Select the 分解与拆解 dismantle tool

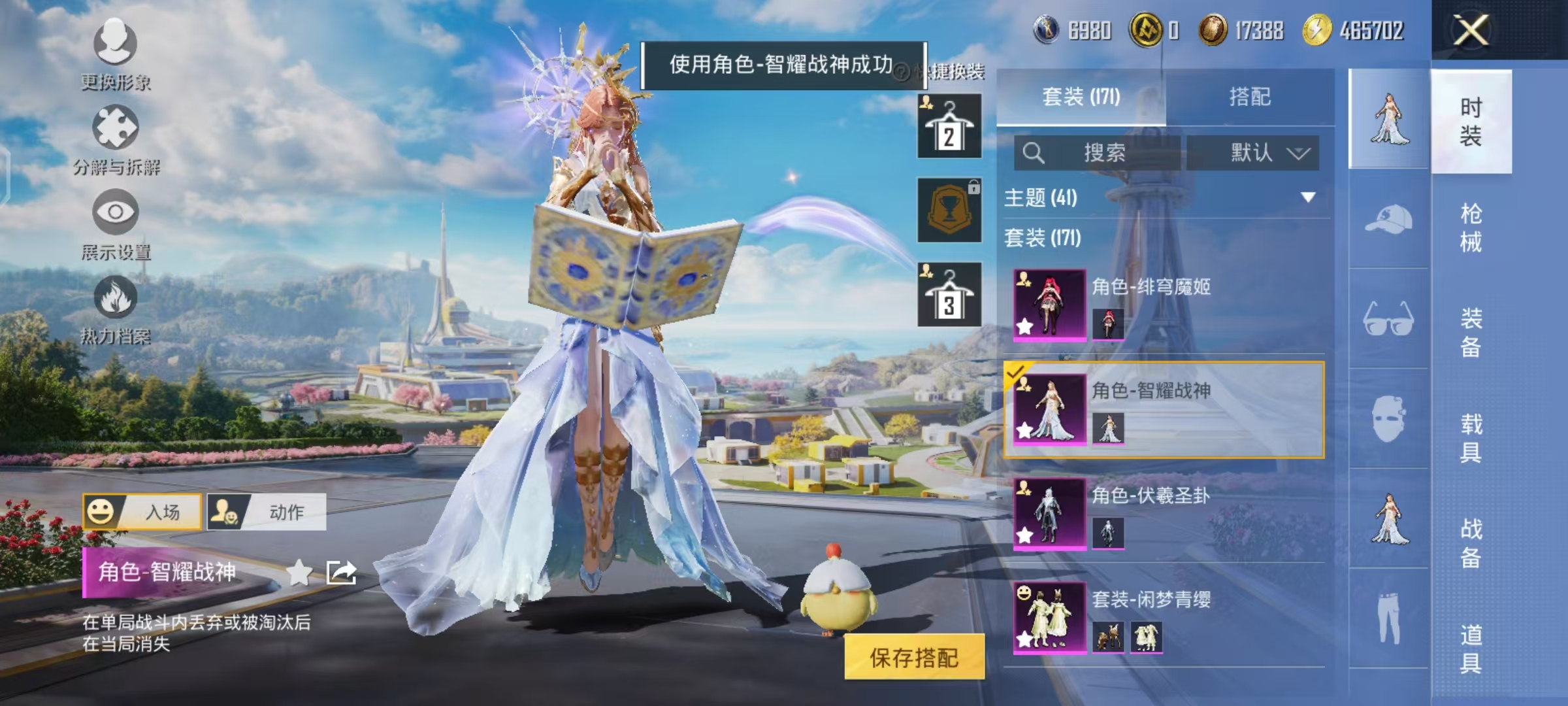(114, 133)
